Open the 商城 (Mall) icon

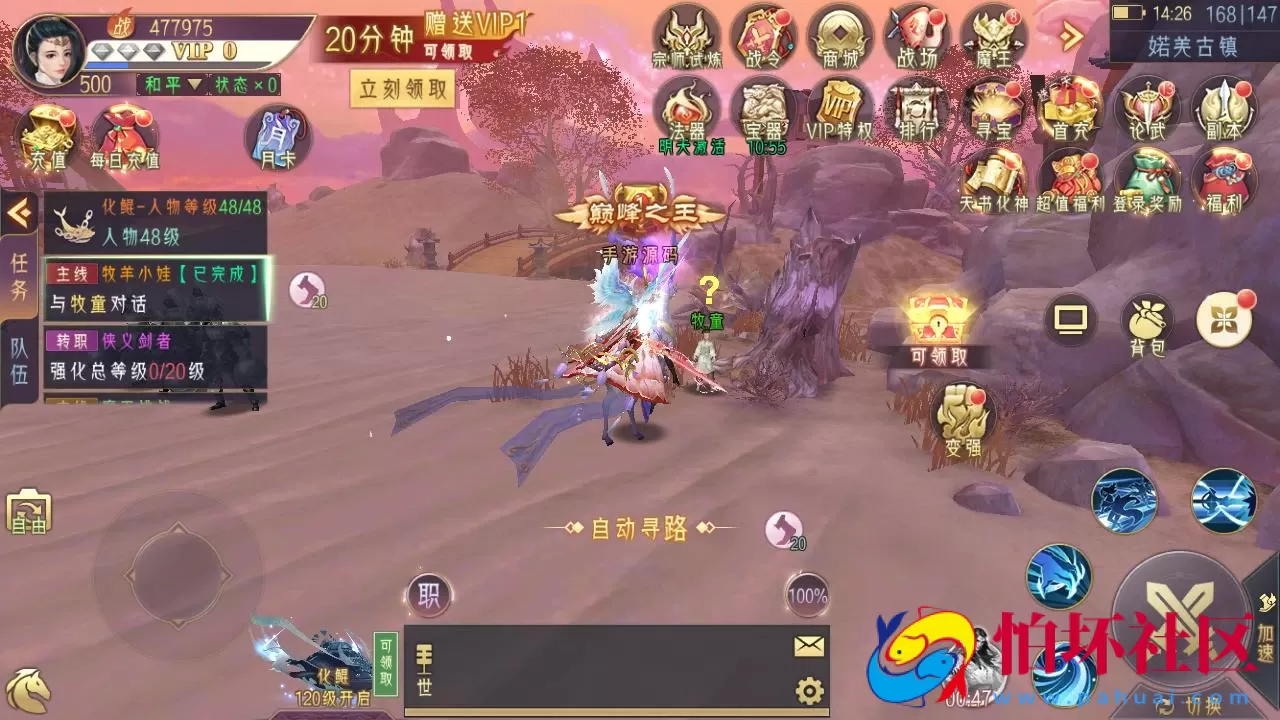coord(840,38)
